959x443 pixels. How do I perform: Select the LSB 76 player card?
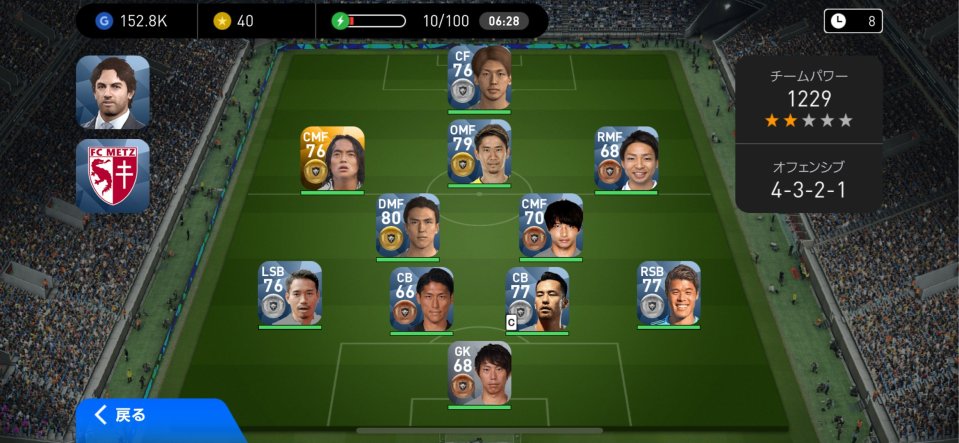(290, 293)
